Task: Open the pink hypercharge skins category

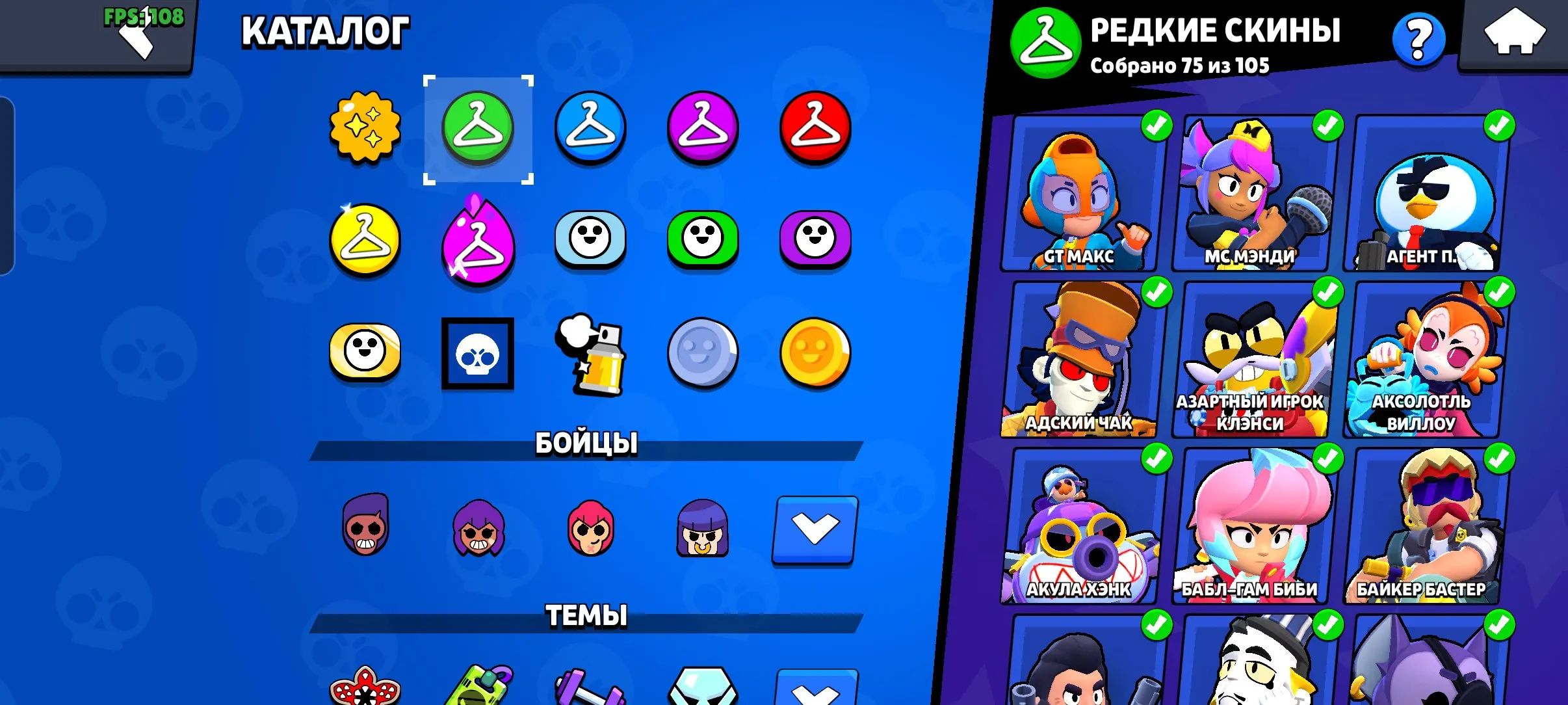Action: pos(478,241)
